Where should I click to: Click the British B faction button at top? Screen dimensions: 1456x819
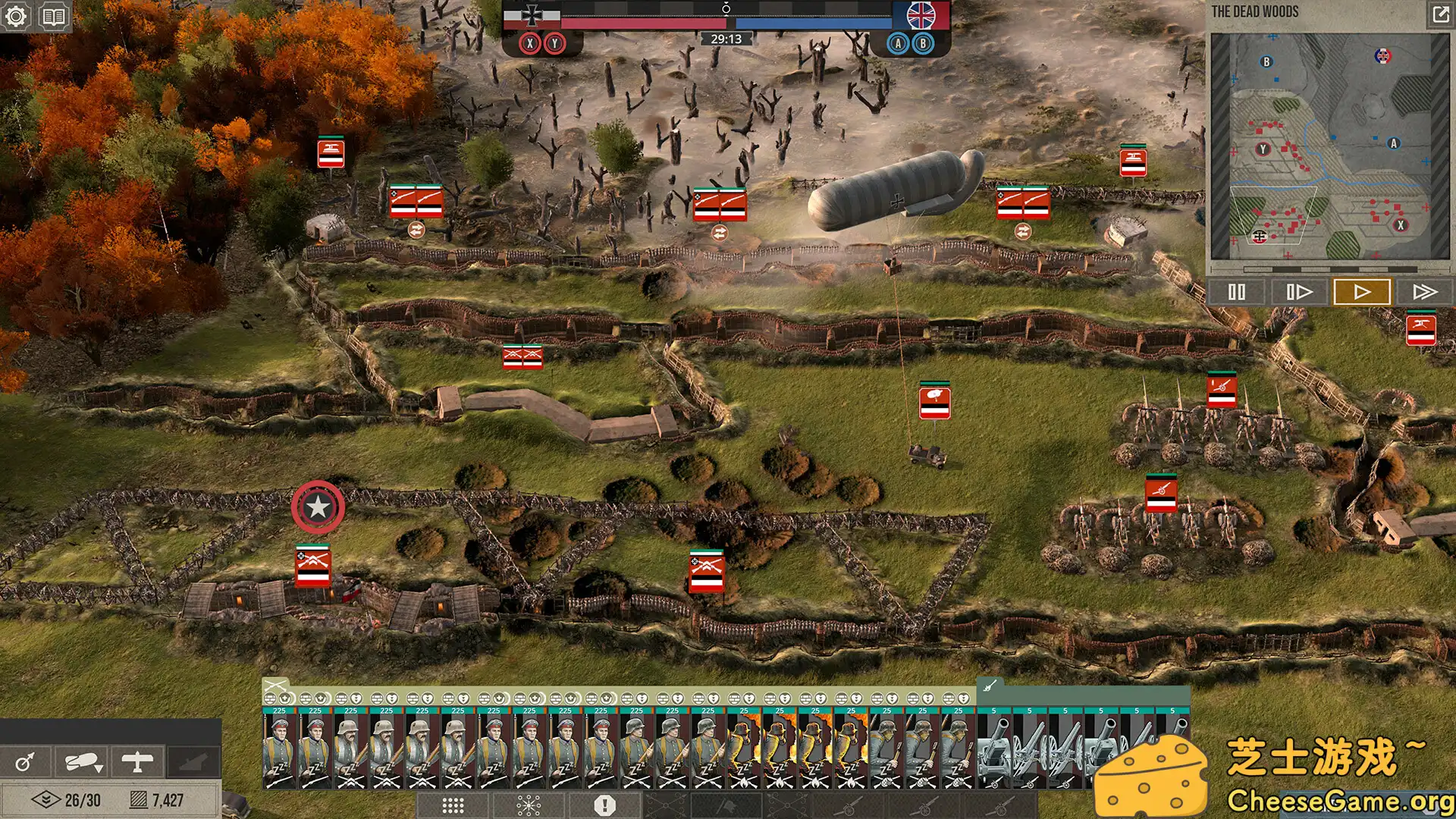(922, 43)
